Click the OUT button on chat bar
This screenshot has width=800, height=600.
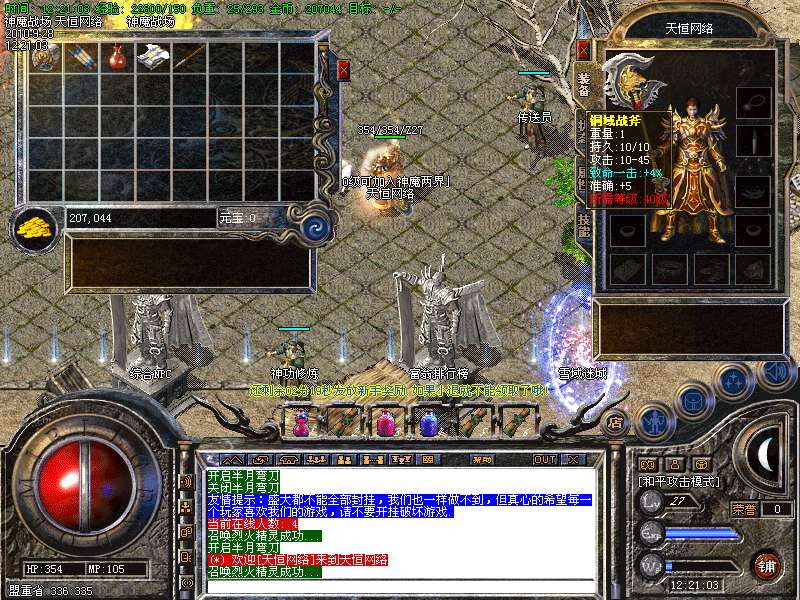coord(544,459)
